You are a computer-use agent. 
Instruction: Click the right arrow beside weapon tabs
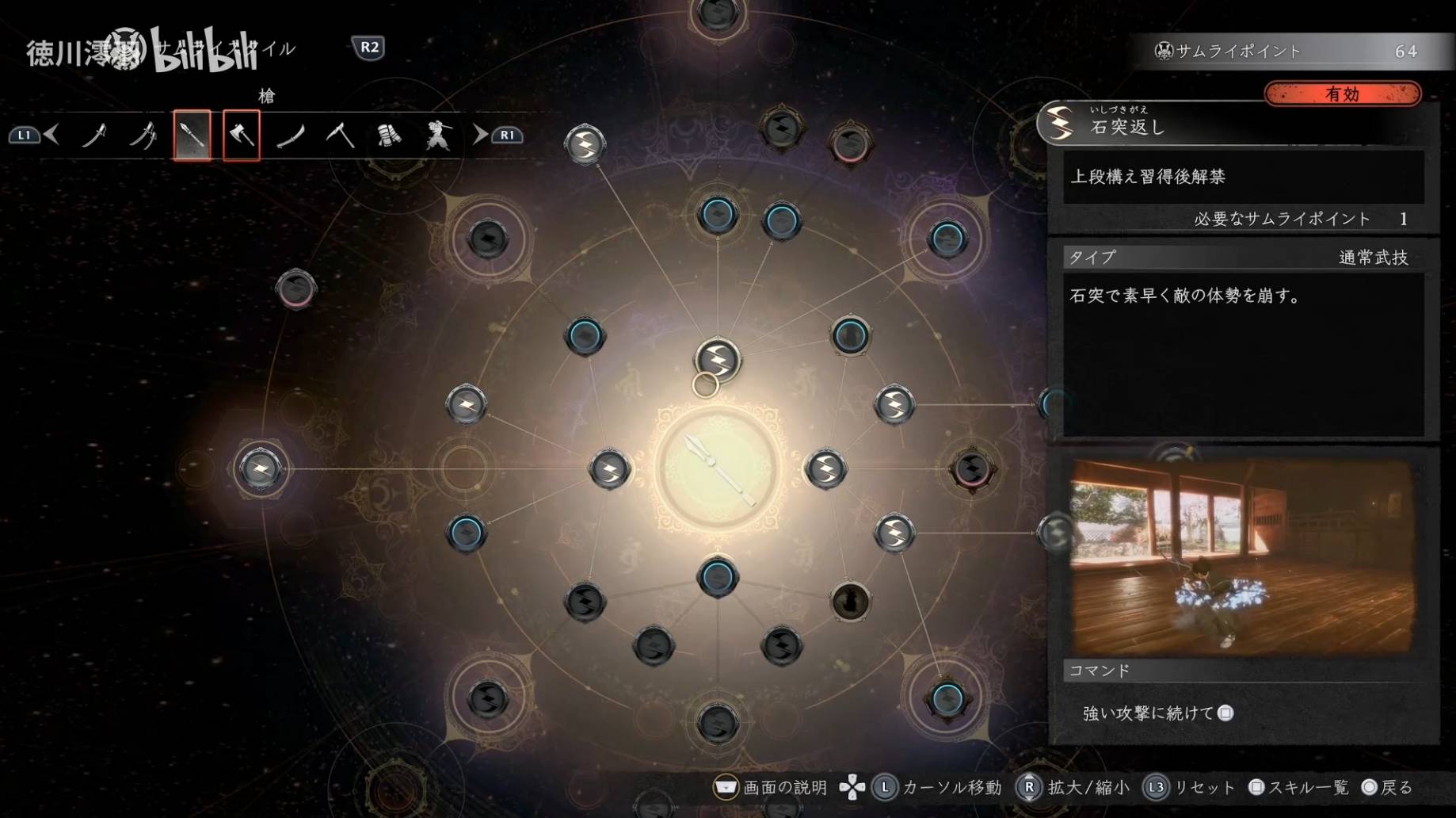click(x=480, y=135)
